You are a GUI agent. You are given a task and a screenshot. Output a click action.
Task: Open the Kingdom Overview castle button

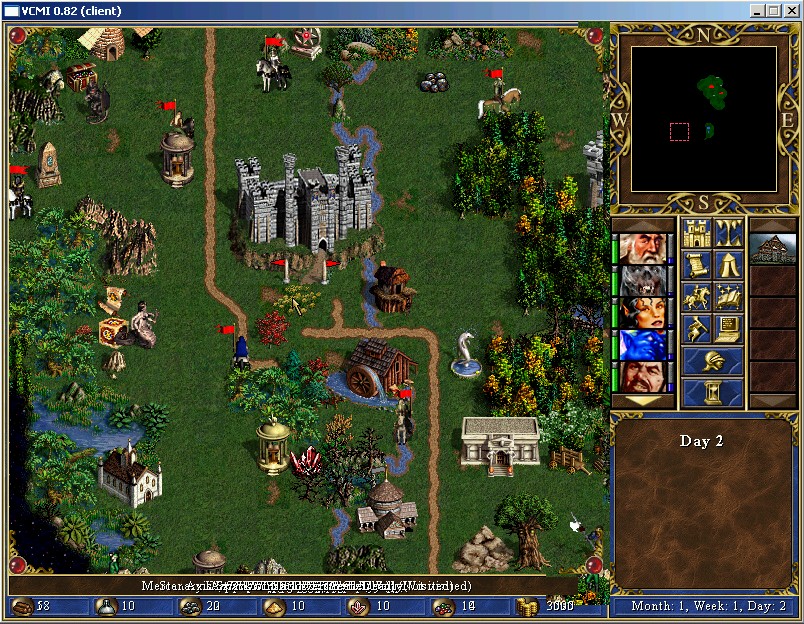point(696,234)
